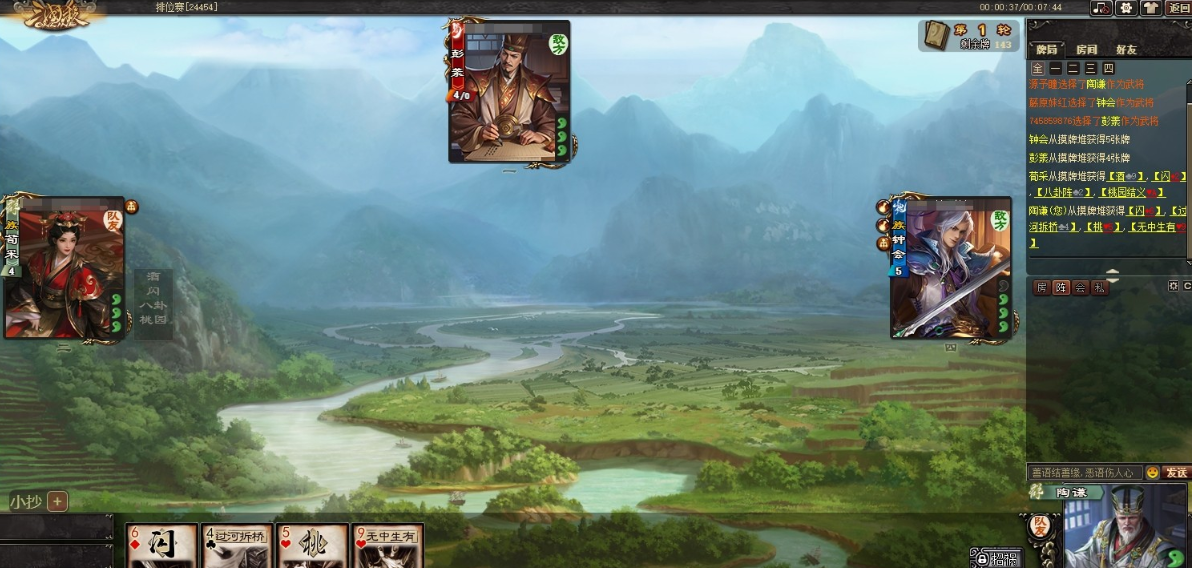The width and height of the screenshot is (1192, 568).
Task: Select the 无中生有 card in hand
Action: pyautogui.click(x=388, y=546)
